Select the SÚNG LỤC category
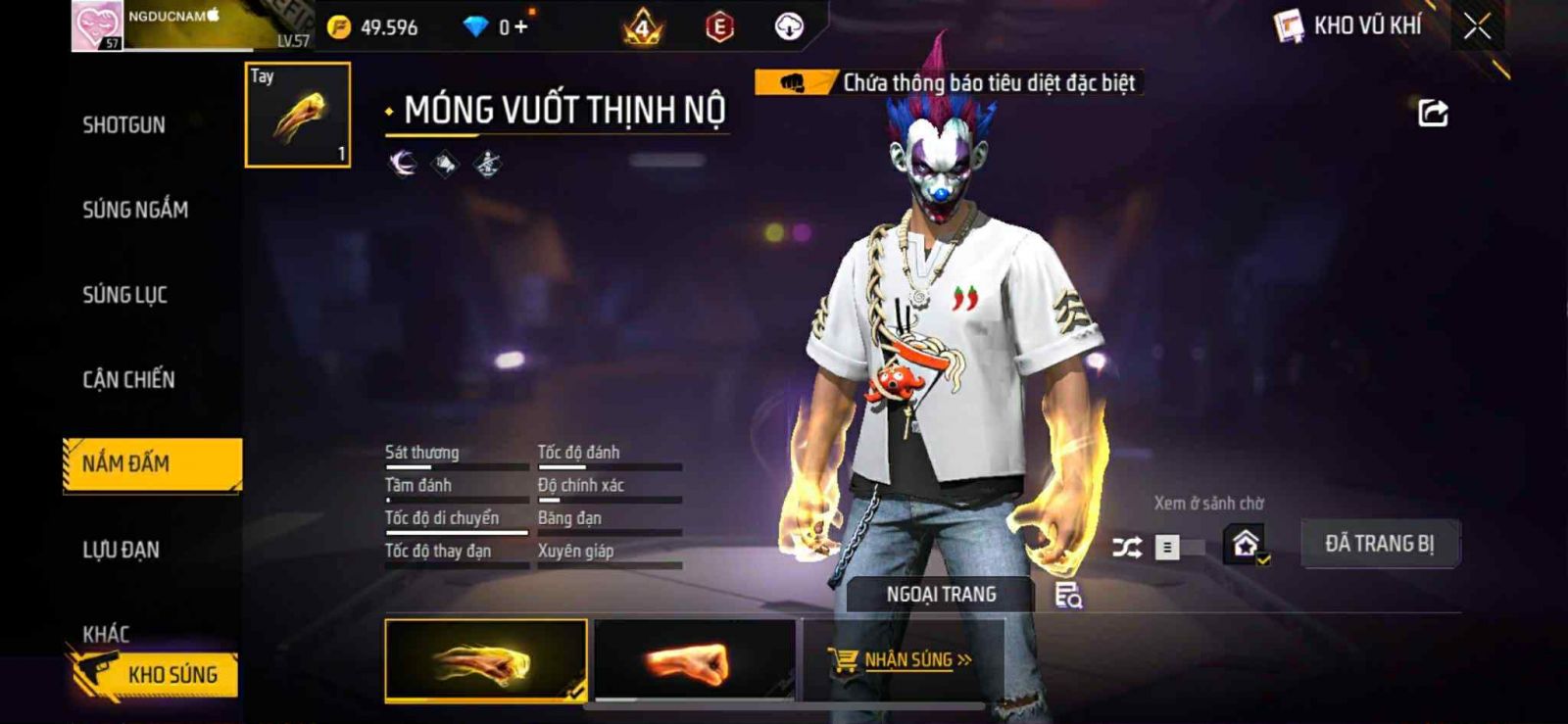The width and height of the screenshot is (1568, 724). pyautogui.click(x=124, y=294)
